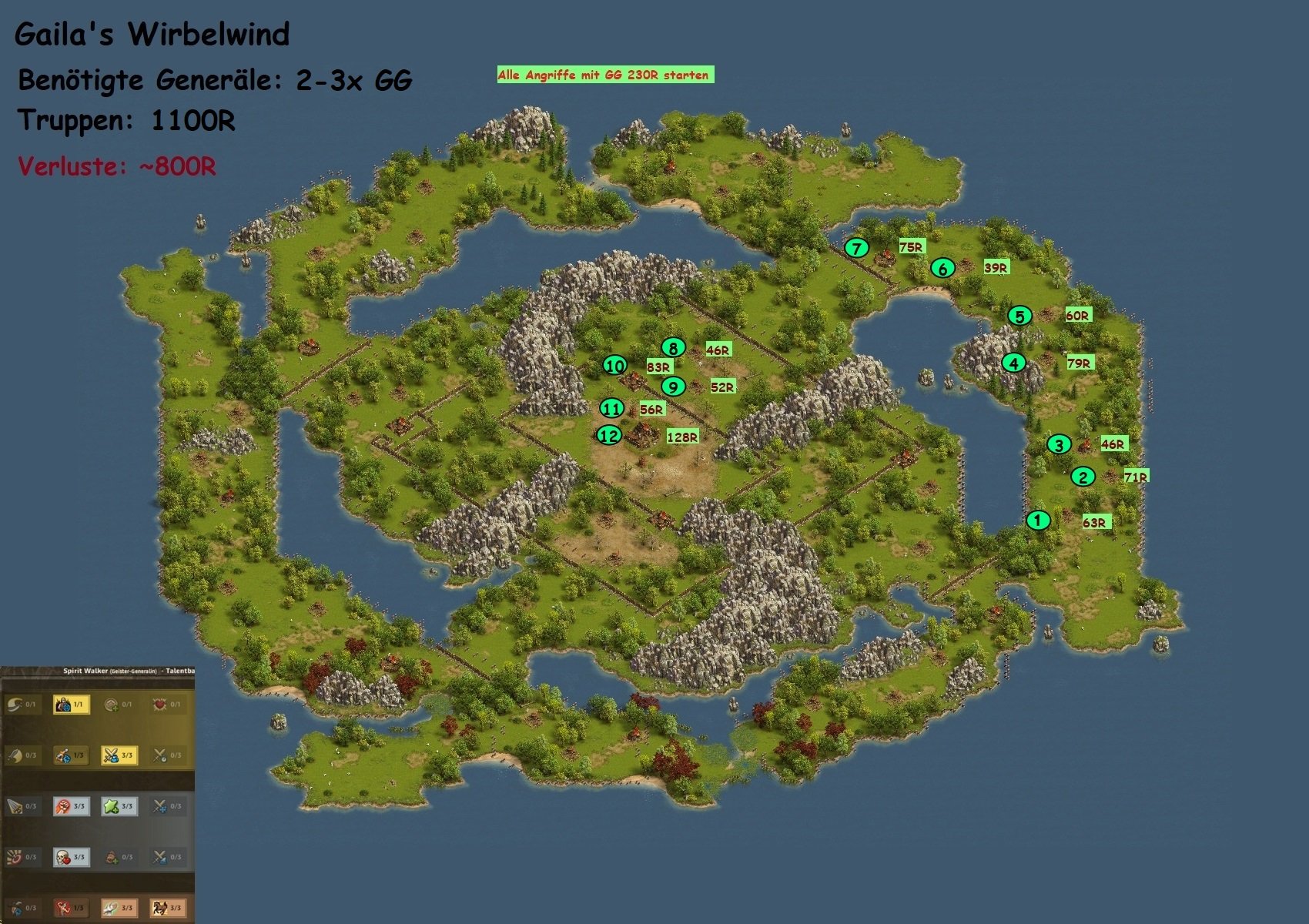This screenshot has width=1309, height=924.
Task: Select camp marker number 10
Action: tap(614, 366)
